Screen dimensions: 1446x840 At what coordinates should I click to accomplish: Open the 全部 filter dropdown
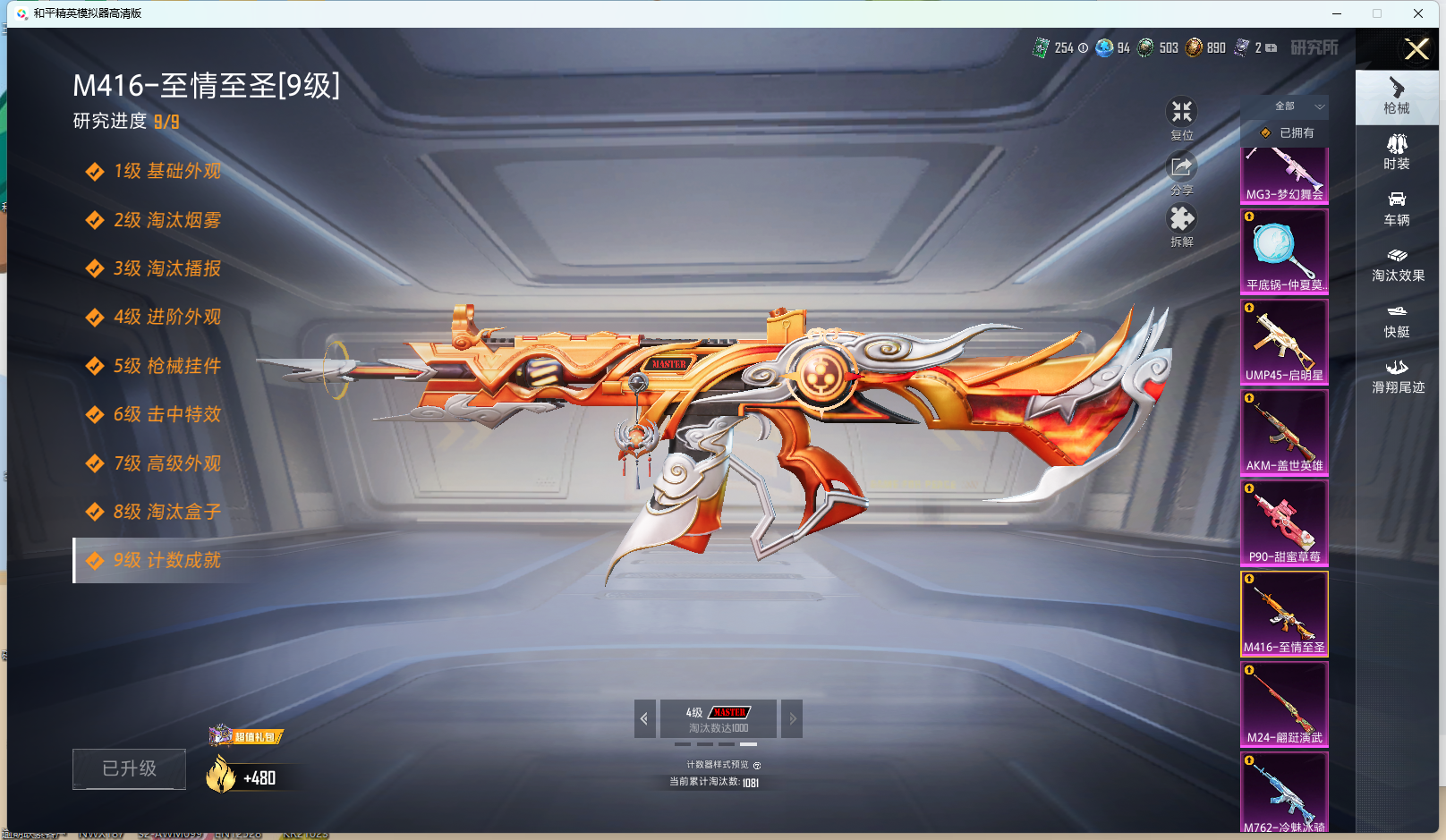(1296, 106)
